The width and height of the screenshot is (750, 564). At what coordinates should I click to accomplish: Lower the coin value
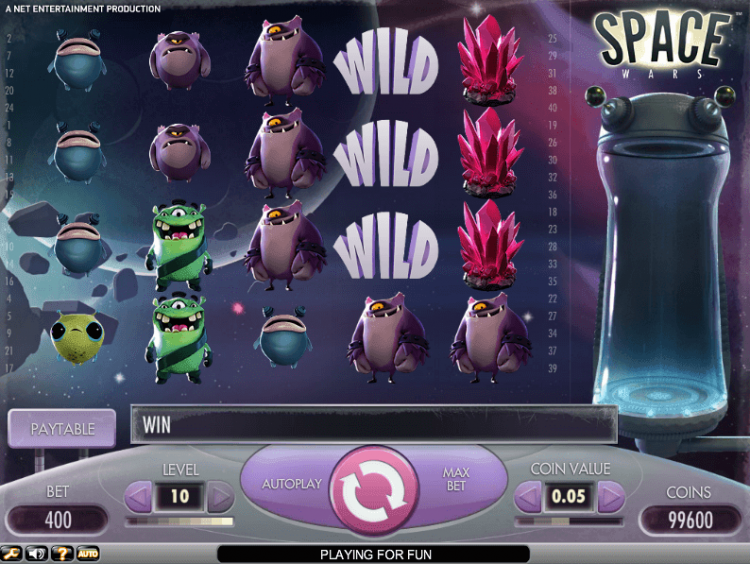point(529,496)
